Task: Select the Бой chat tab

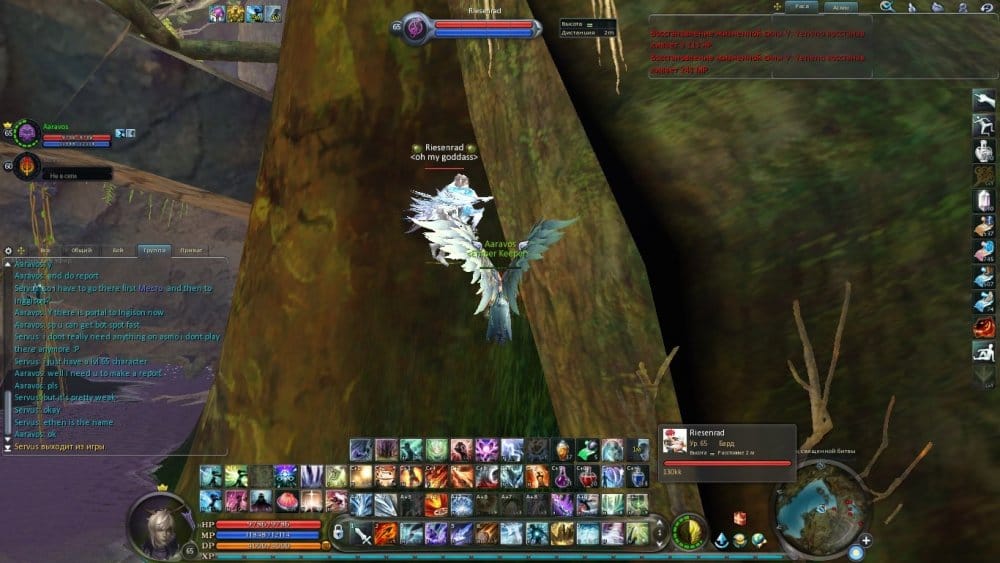Action: point(118,250)
